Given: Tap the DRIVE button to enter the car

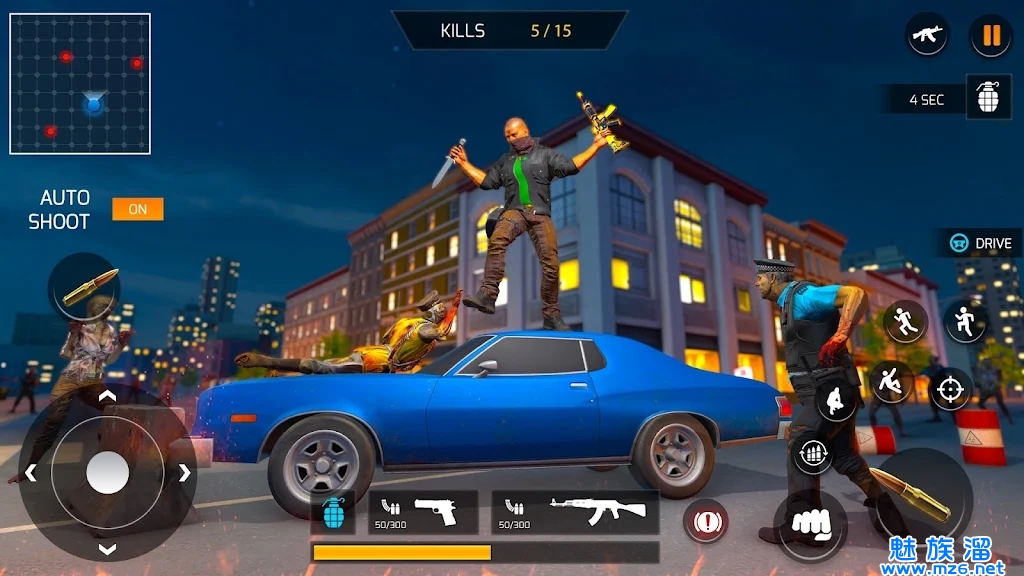Looking at the screenshot, I should [x=982, y=243].
